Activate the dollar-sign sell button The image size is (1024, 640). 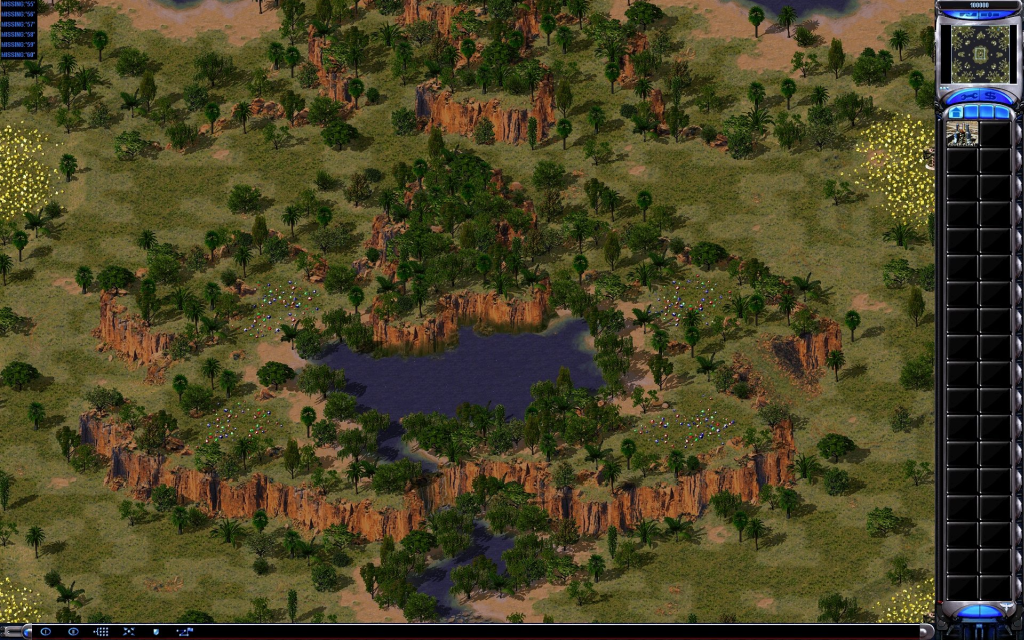[x=990, y=94]
